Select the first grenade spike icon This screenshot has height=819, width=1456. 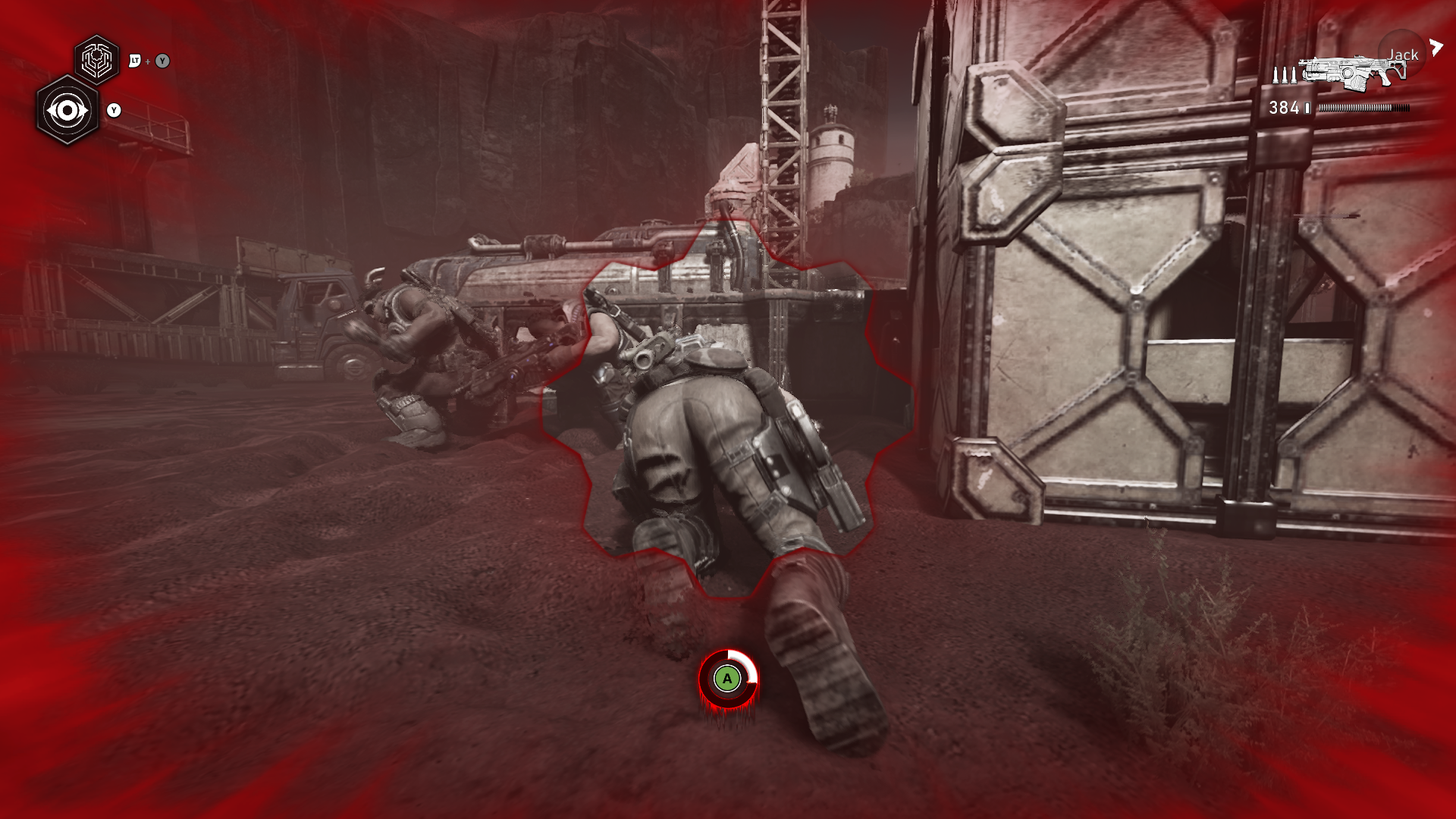[1276, 74]
